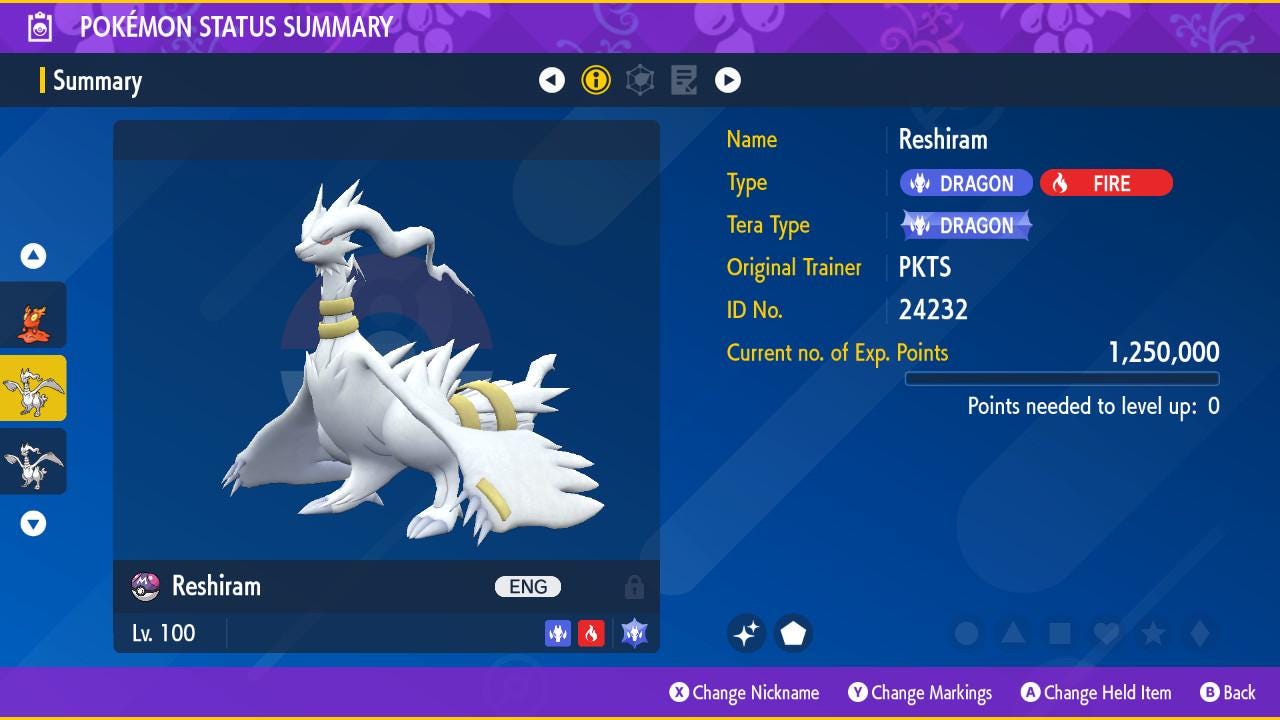Advance to the next summary page arrow
This screenshot has height=720, width=1280.
pyautogui.click(x=728, y=80)
